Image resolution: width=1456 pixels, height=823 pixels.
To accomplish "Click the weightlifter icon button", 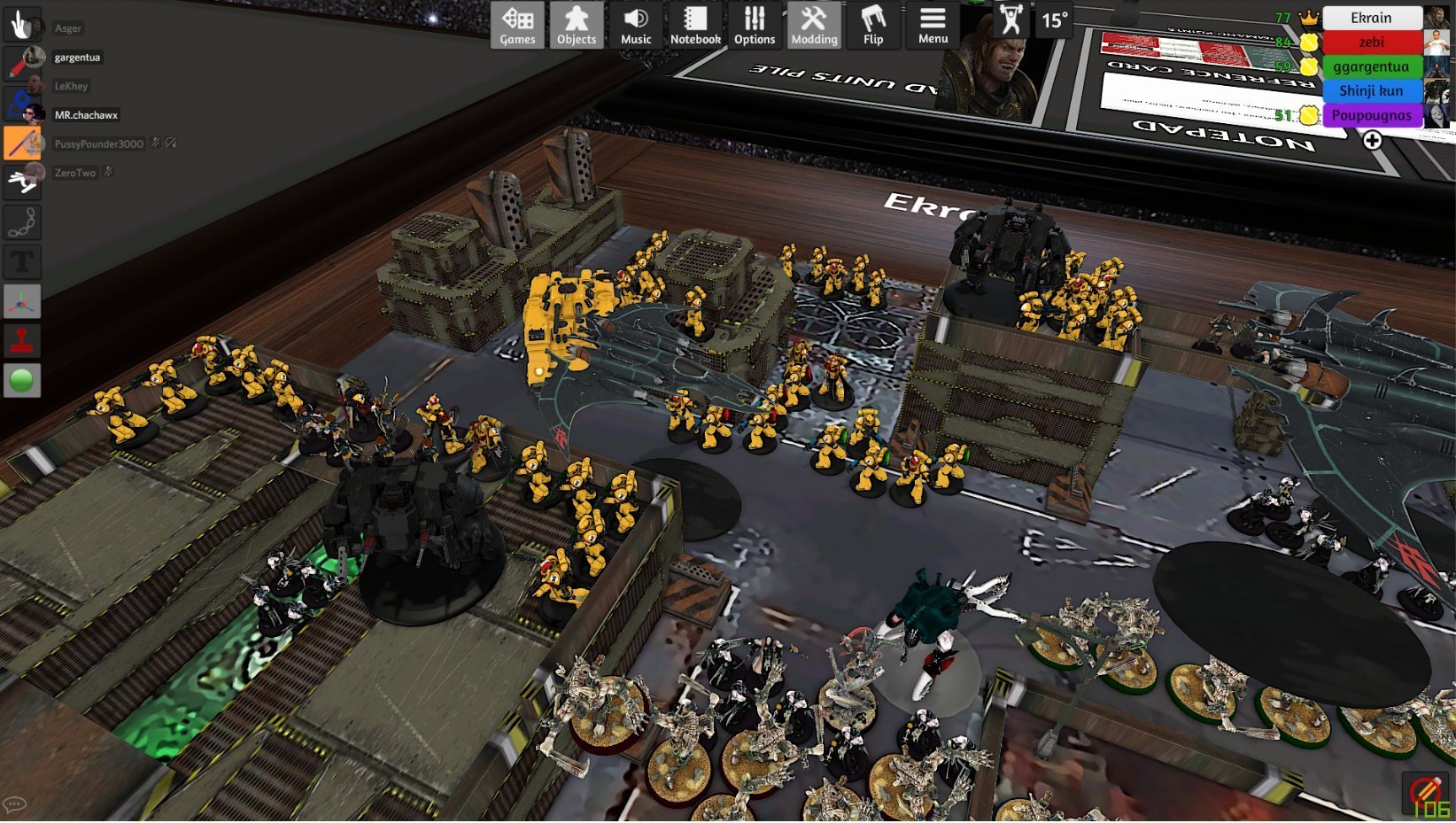I will (1010, 19).
